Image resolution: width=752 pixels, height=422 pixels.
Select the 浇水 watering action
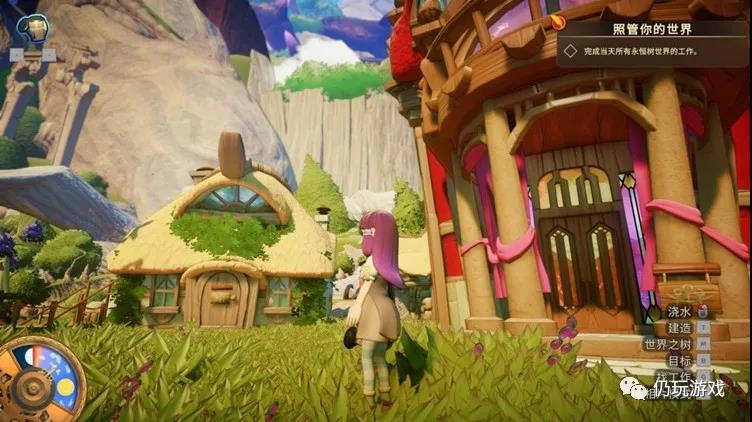click(x=680, y=311)
